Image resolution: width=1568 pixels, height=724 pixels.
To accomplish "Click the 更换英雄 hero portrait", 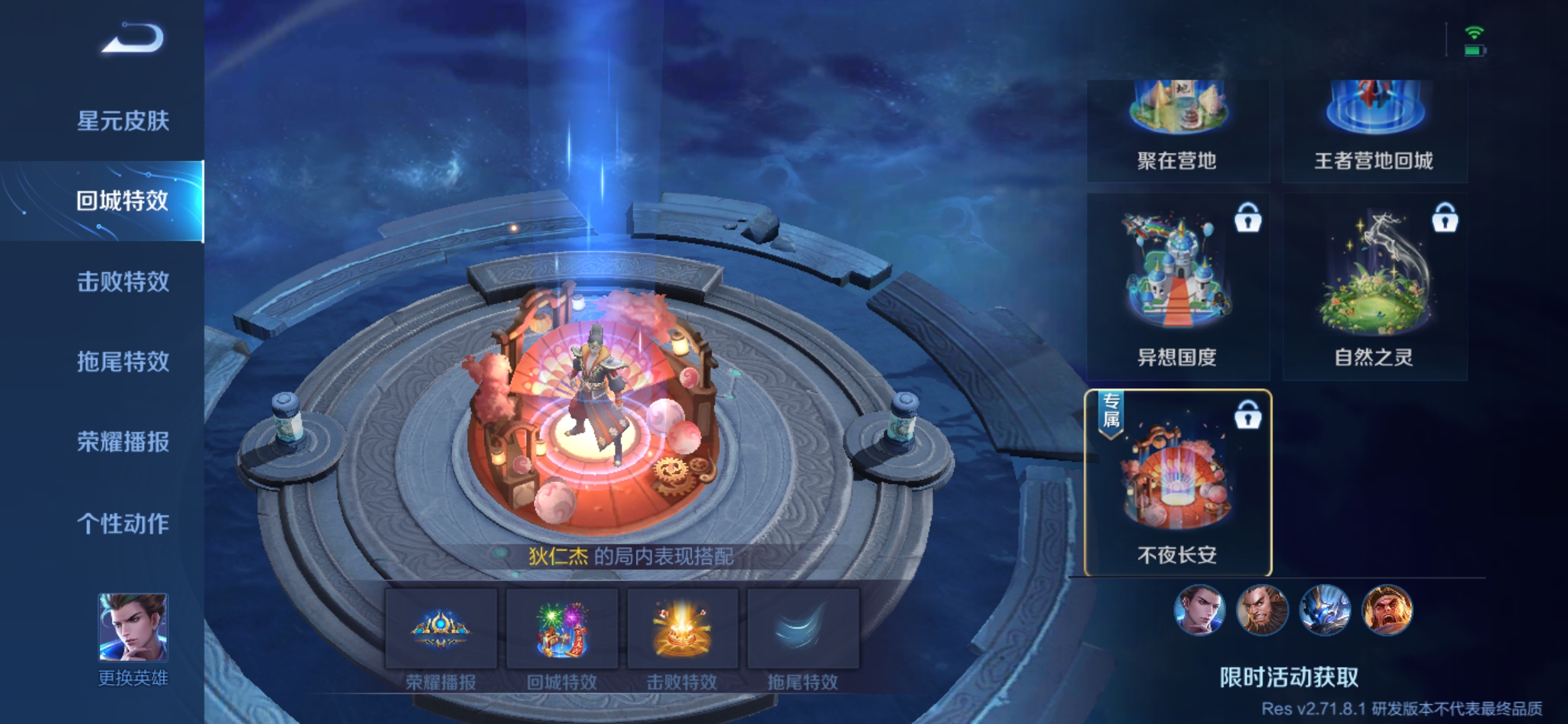I will [133, 628].
